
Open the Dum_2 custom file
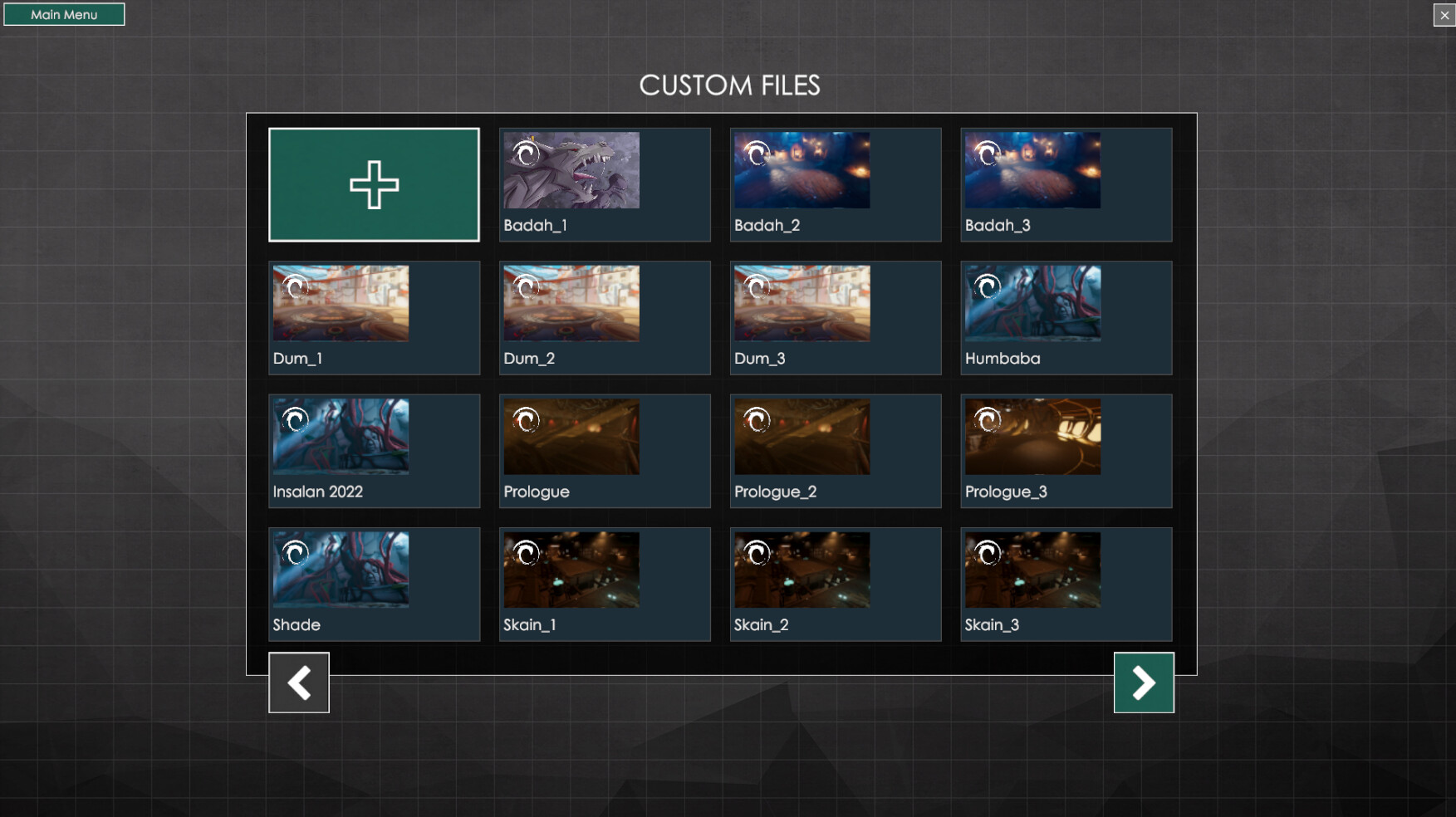[x=604, y=317]
